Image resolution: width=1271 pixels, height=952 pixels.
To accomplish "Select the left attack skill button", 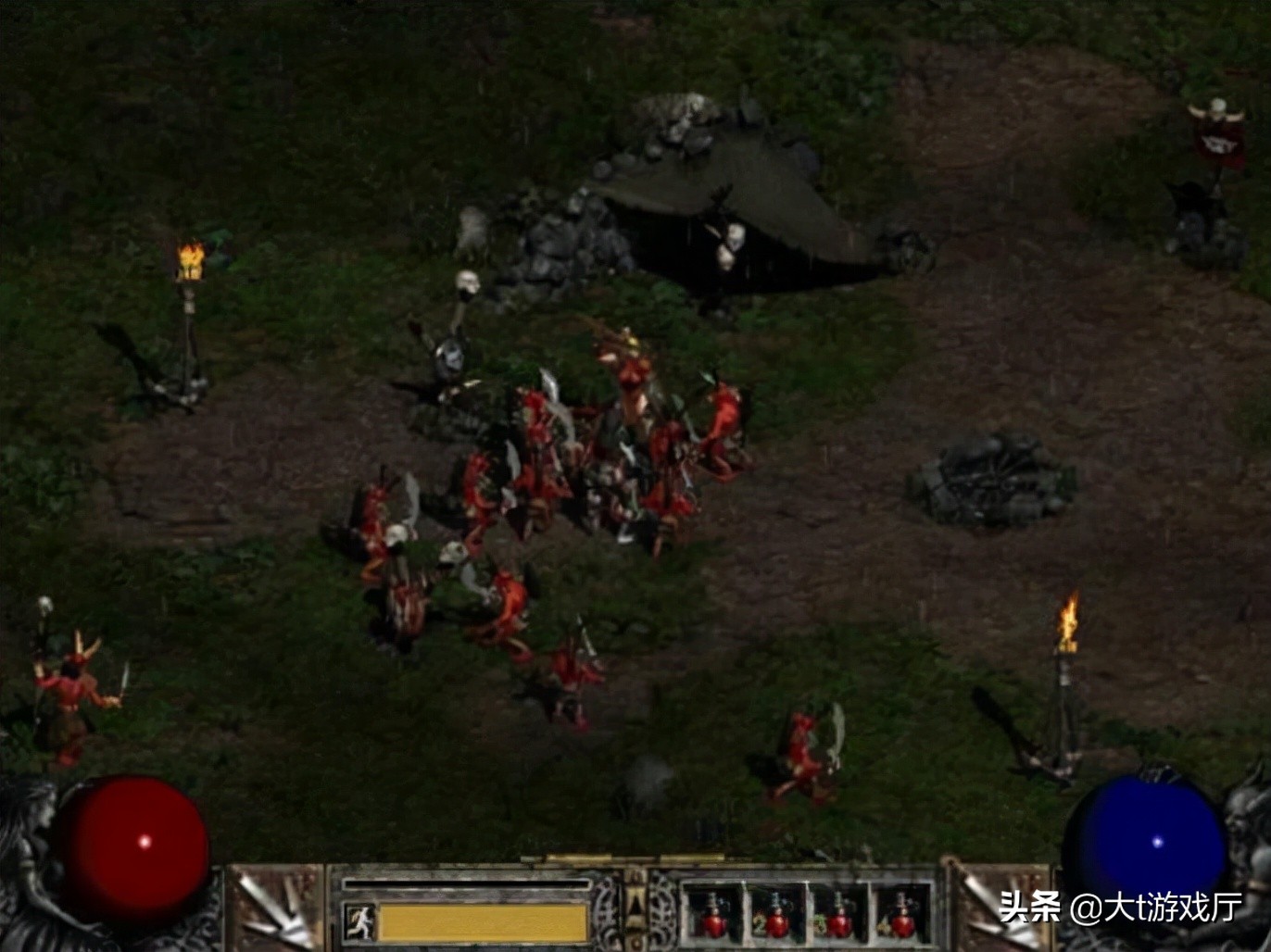I will pyautogui.click(x=275, y=909).
